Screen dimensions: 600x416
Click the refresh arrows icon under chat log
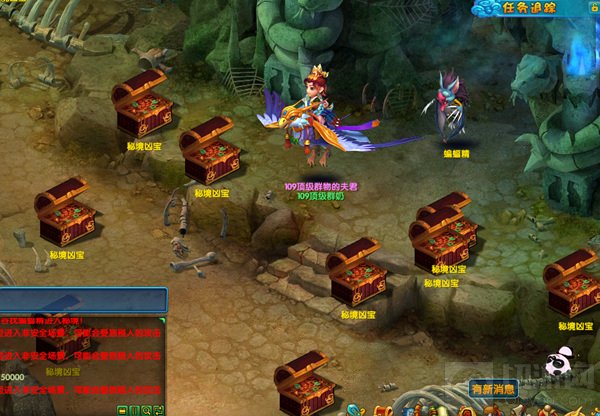click(x=158, y=410)
